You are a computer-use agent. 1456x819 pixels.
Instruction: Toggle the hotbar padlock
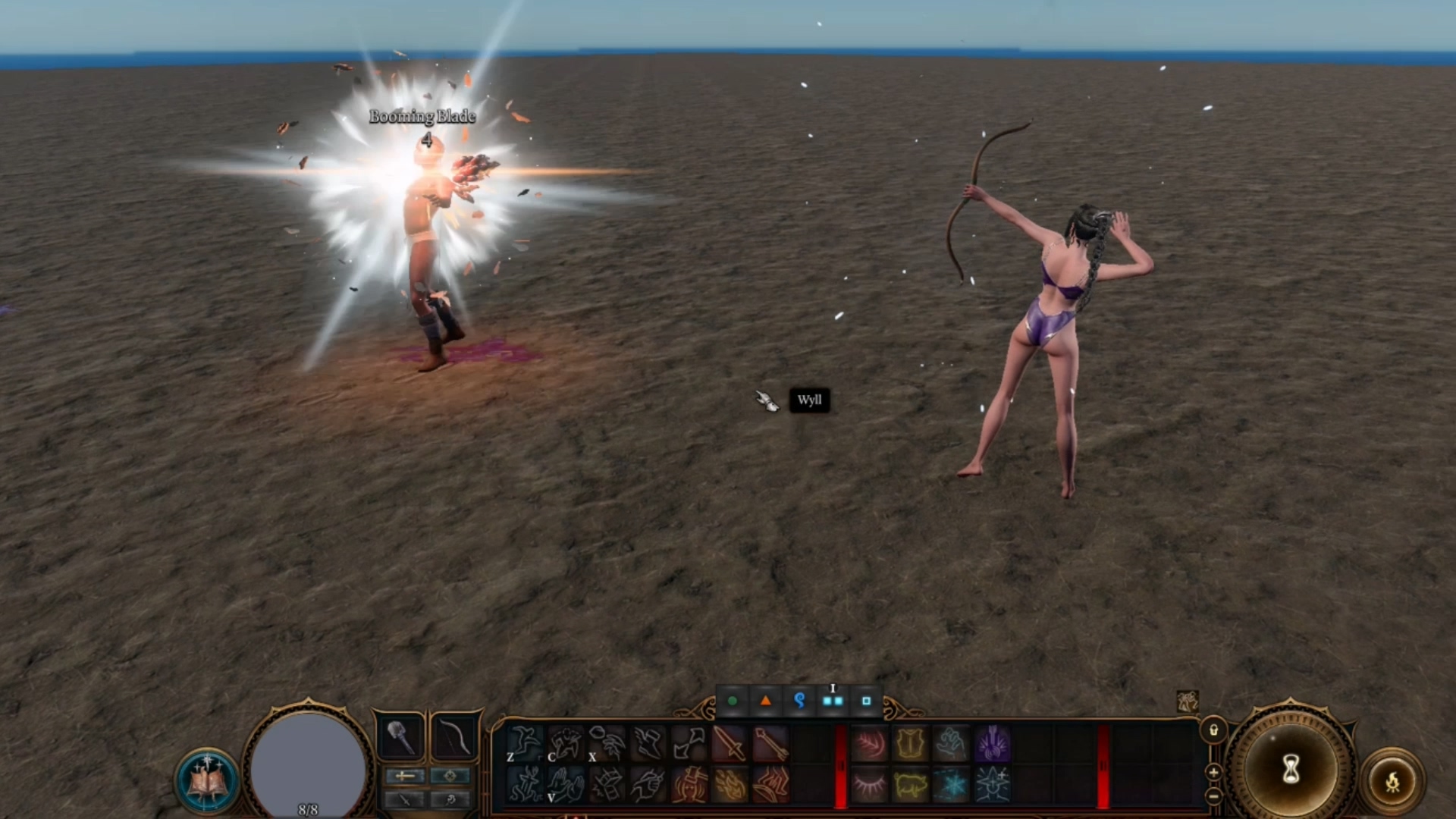(x=1213, y=730)
